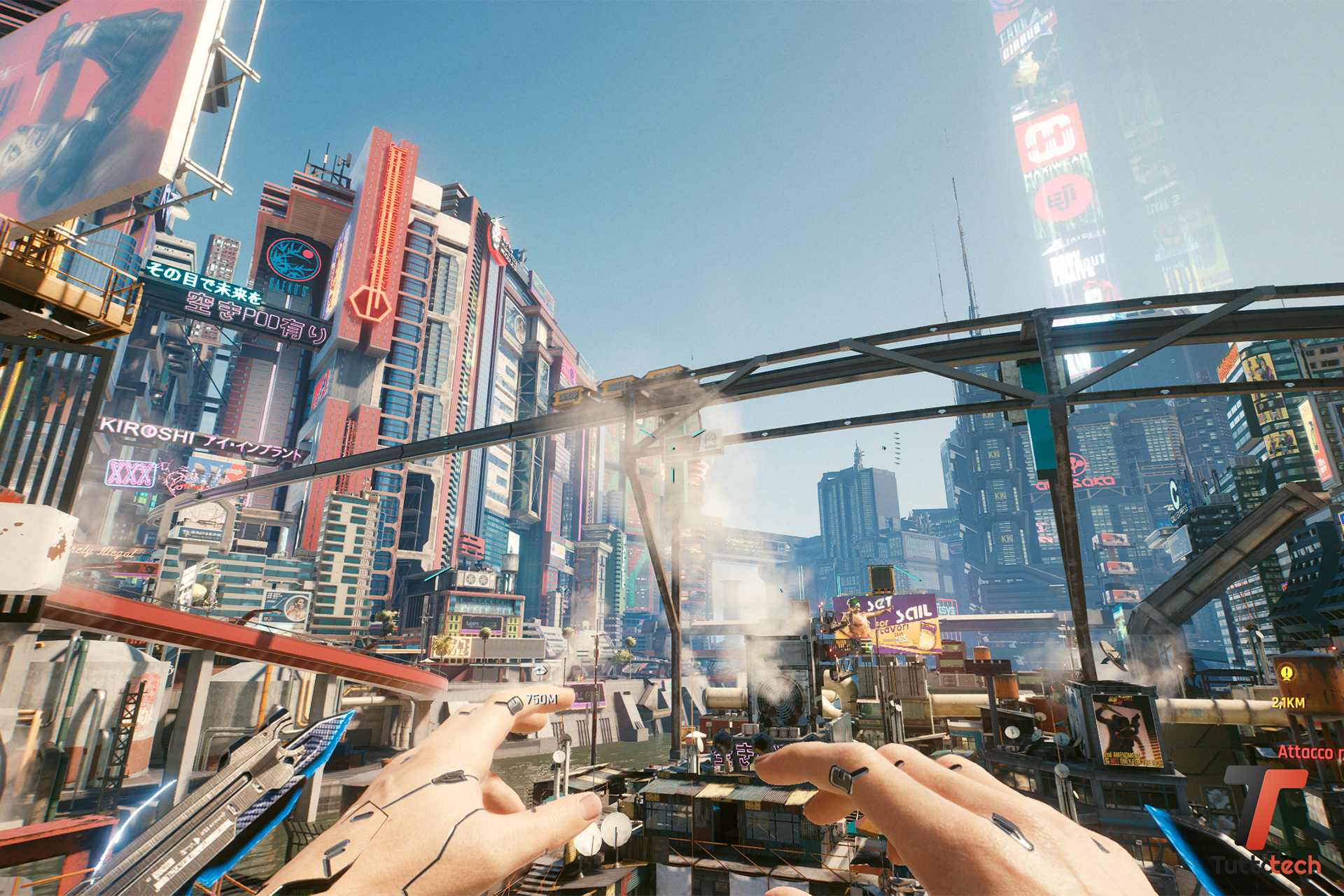Select the yellow exclamation quest marker
Viewport: 1344px width, 896px height.
(x=1287, y=673)
